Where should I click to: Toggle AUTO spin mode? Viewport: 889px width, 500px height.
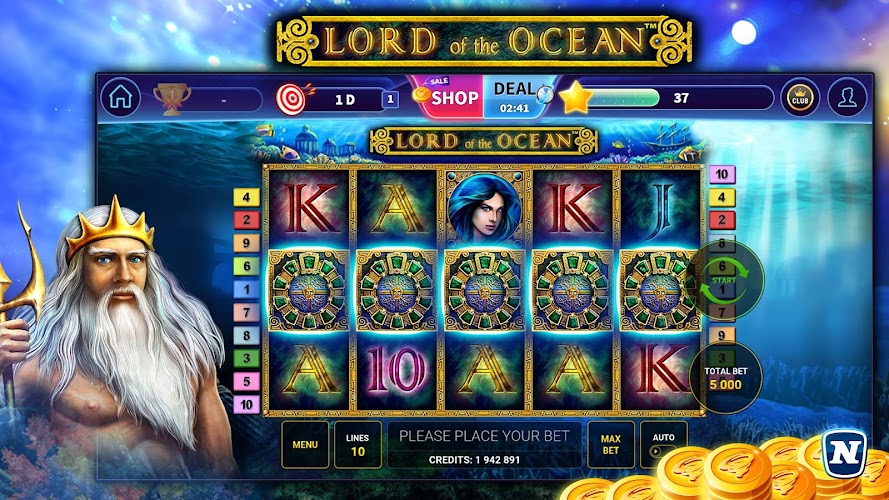(x=663, y=445)
